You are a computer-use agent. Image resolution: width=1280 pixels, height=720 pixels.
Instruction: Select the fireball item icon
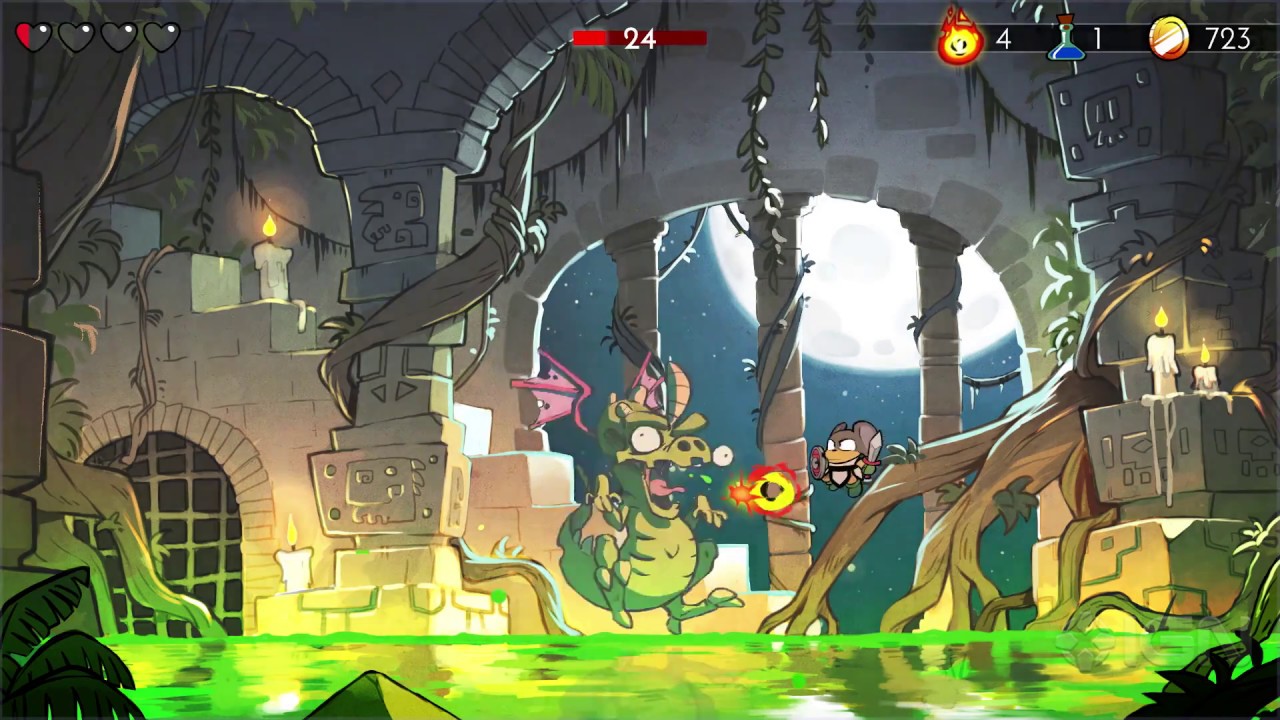(960, 40)
